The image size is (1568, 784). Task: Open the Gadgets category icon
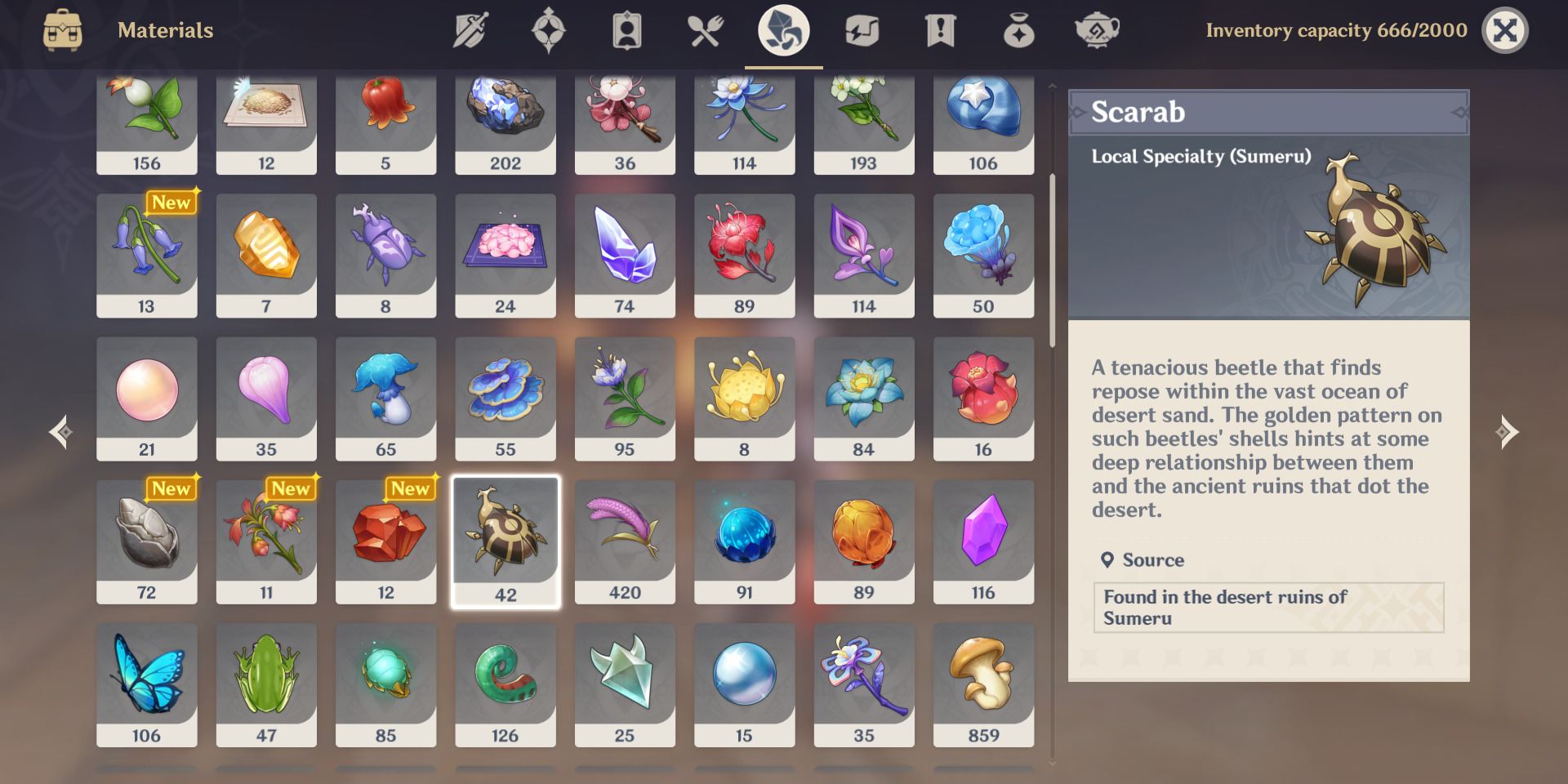point(863,30)
